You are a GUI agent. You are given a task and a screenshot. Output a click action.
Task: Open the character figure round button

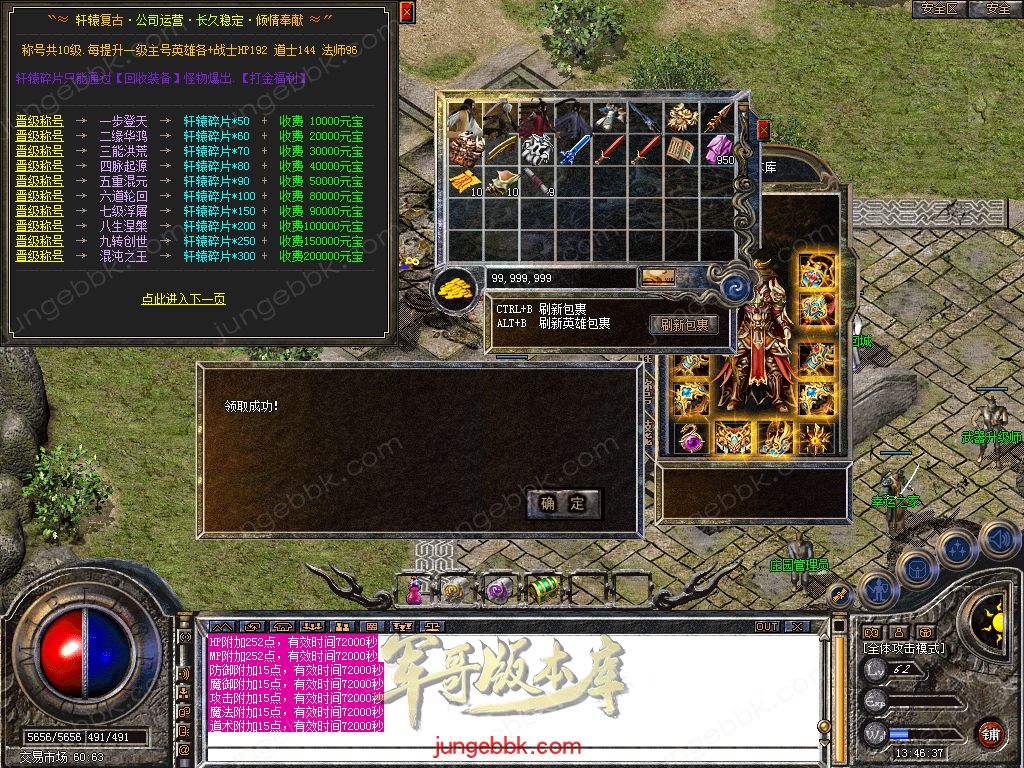pos(878,589)
